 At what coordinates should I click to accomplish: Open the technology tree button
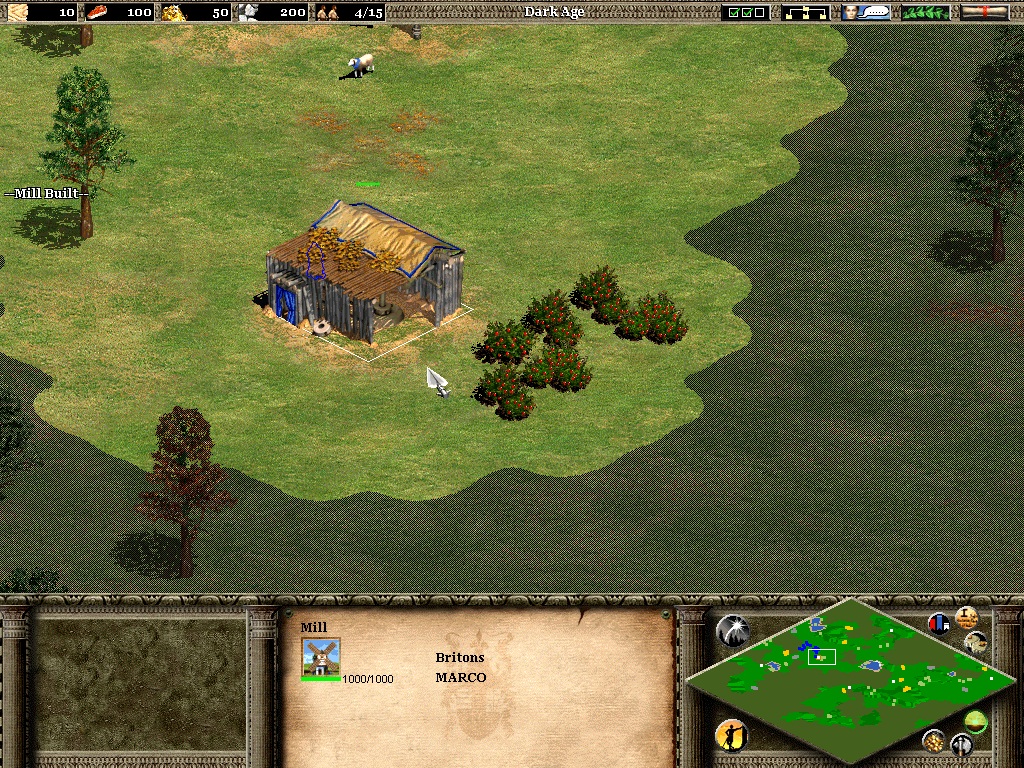[x=805, y=13]
